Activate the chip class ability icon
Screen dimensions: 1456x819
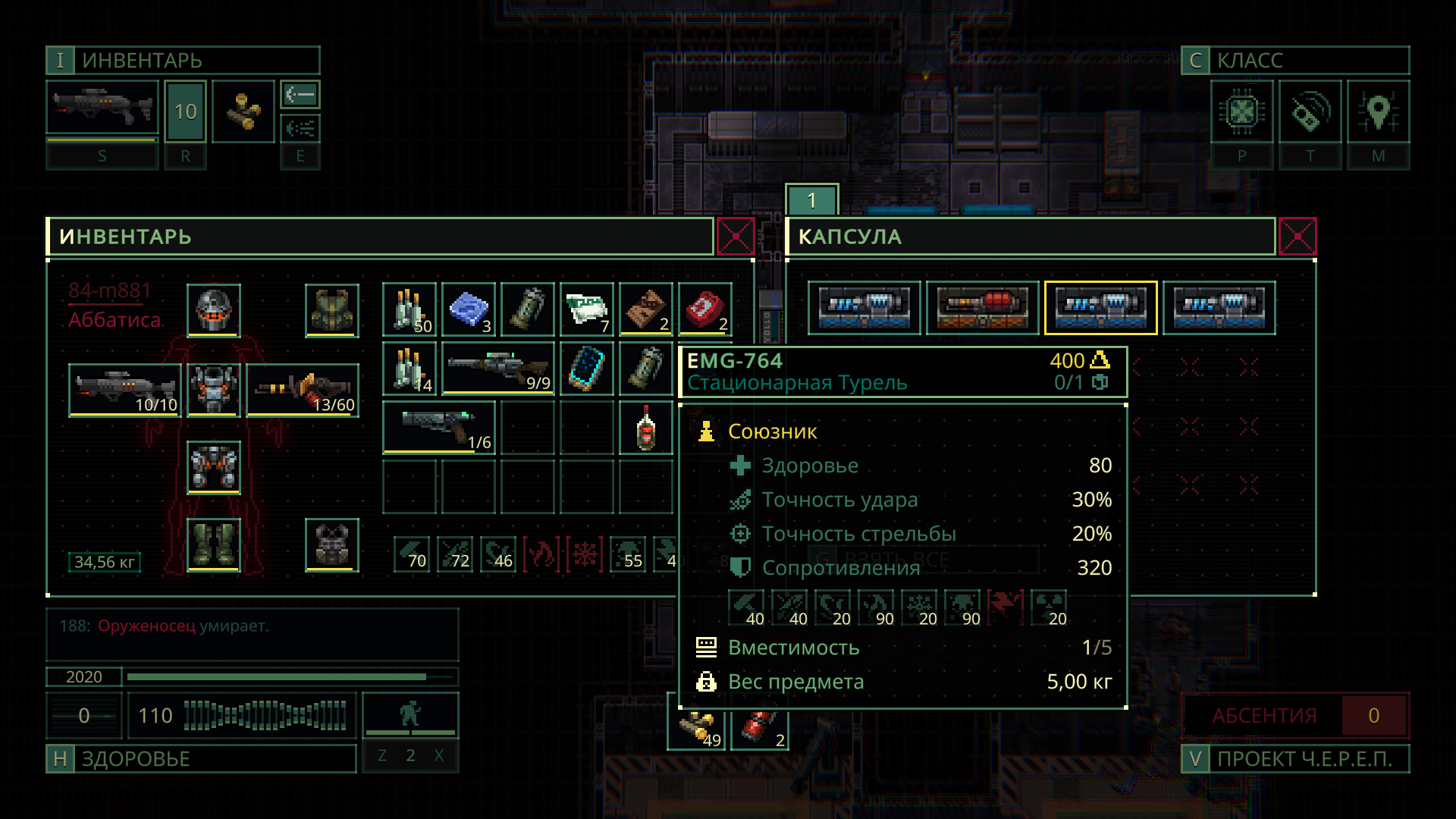coord(1241,112)
